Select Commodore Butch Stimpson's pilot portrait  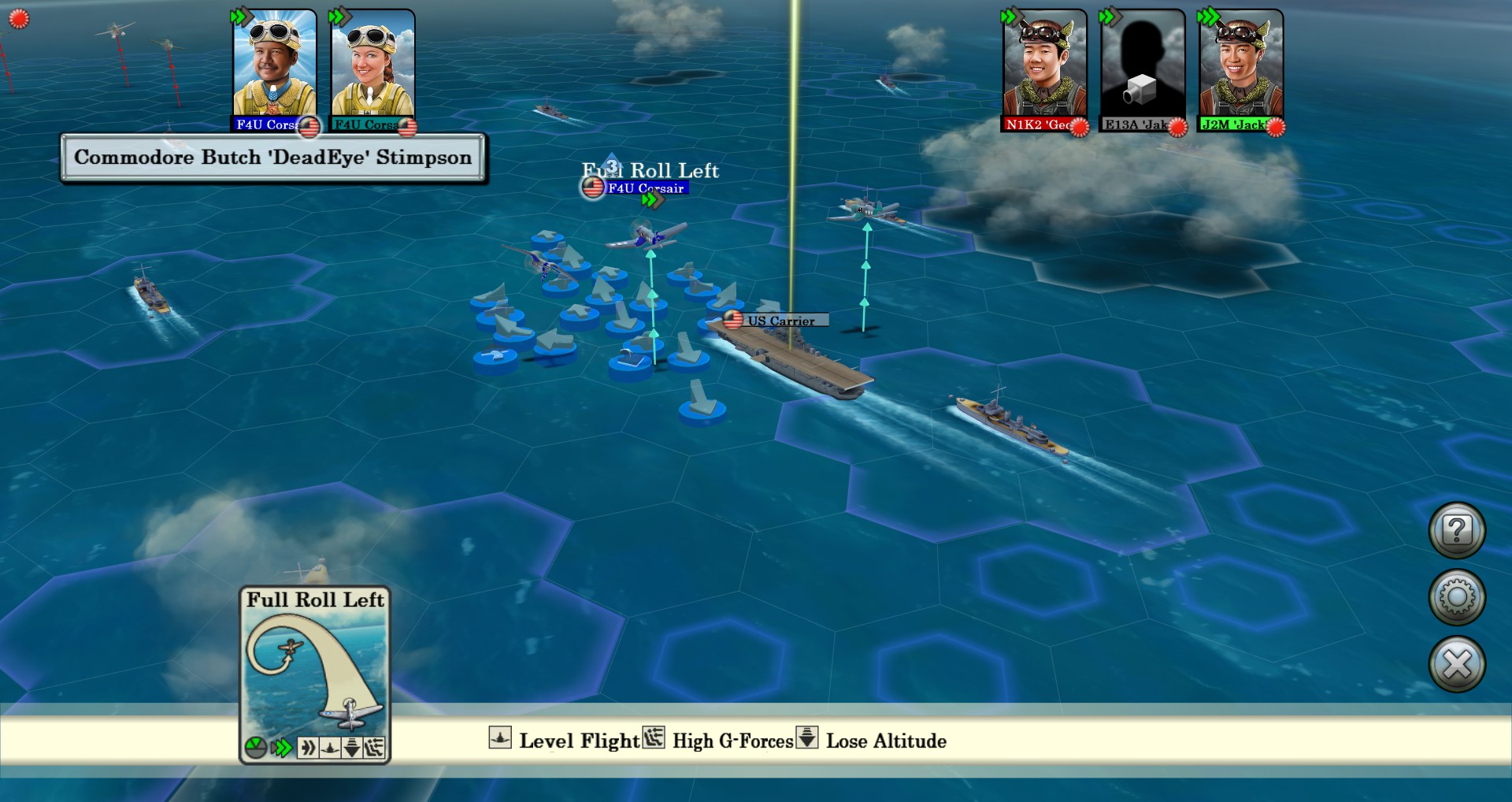[x=274, y=65]
